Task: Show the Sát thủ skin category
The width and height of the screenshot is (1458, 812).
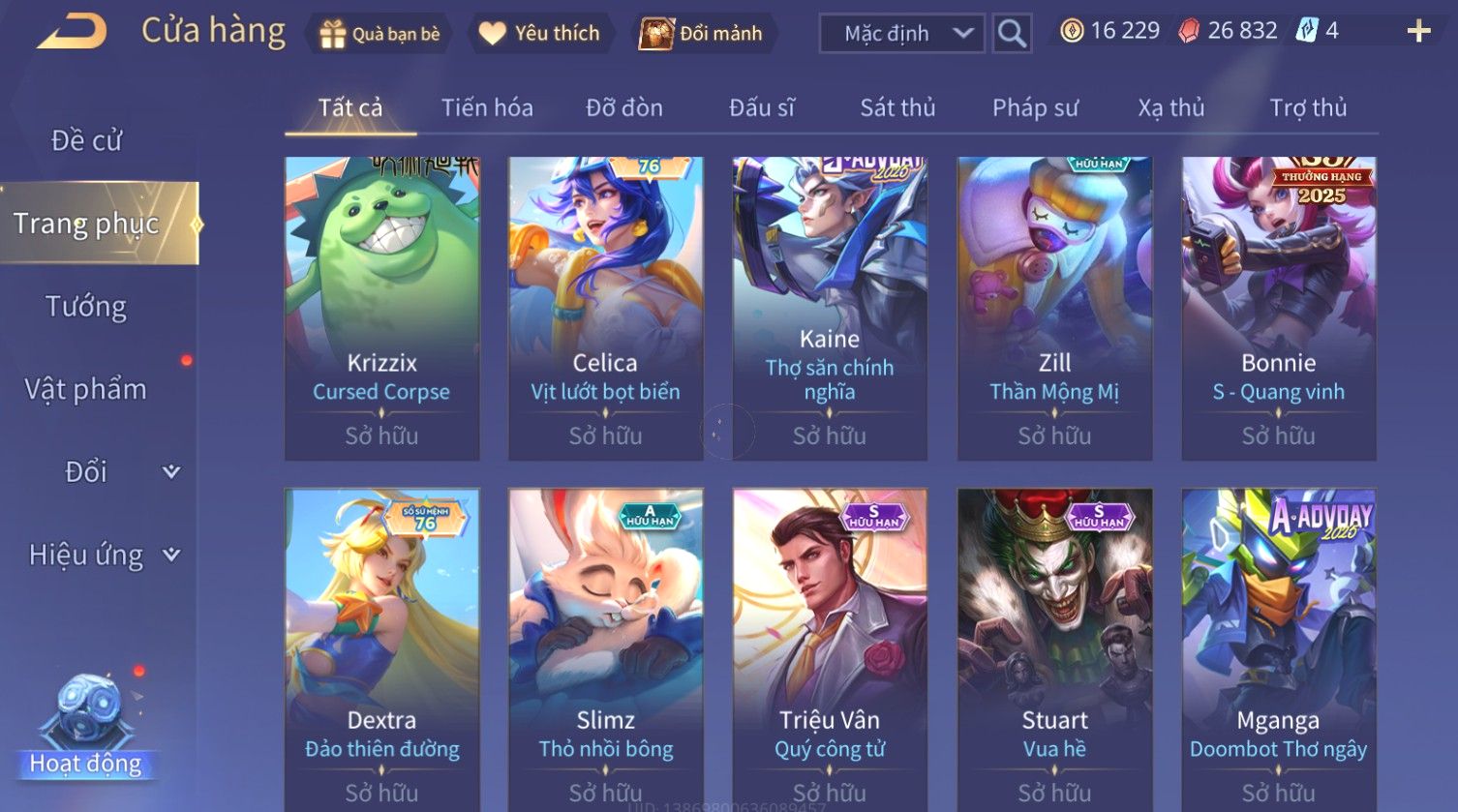Action: (897, 107)
